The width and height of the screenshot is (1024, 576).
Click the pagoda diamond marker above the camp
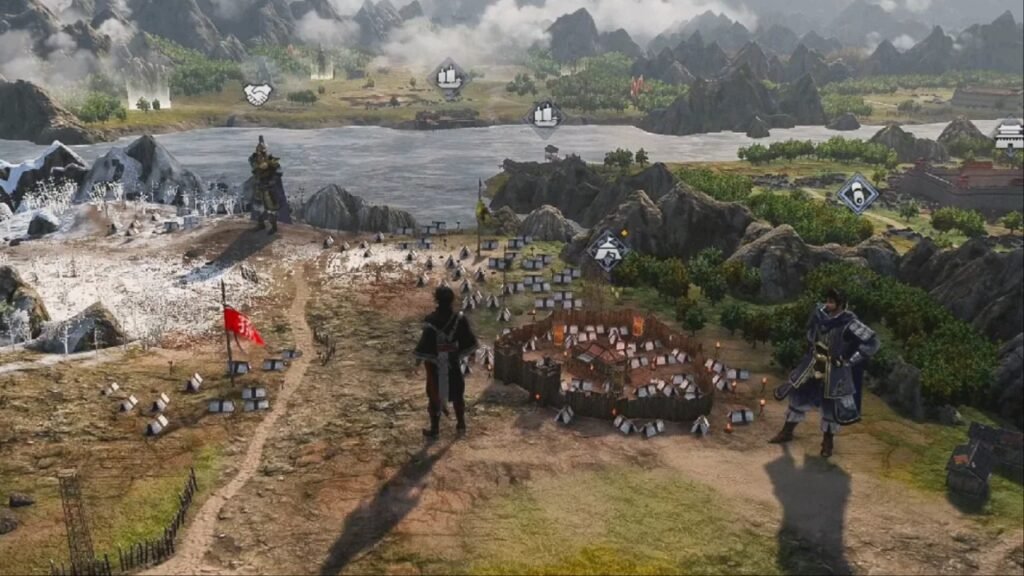pos(607,250)
